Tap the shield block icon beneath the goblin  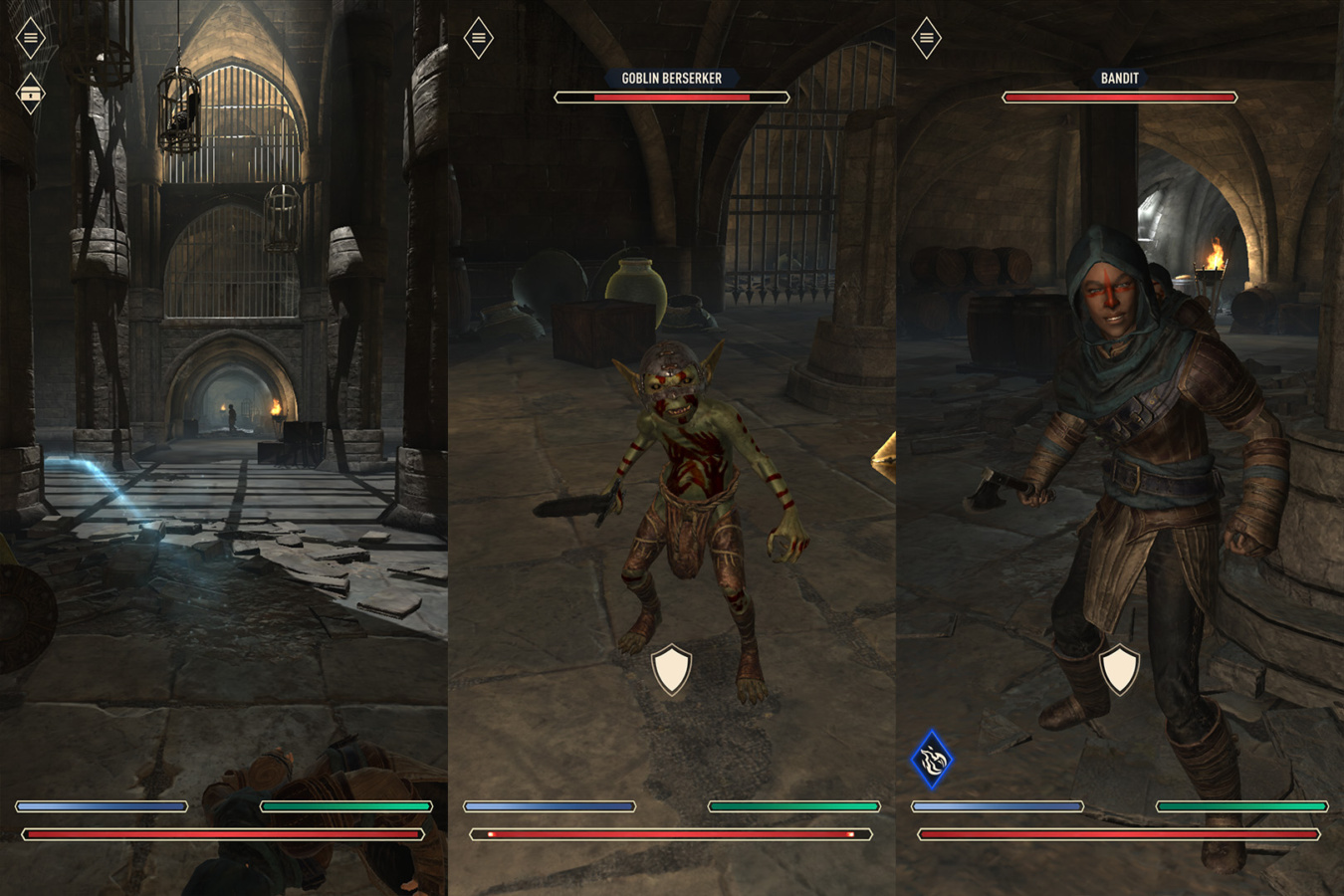click(x=672, y=669)
